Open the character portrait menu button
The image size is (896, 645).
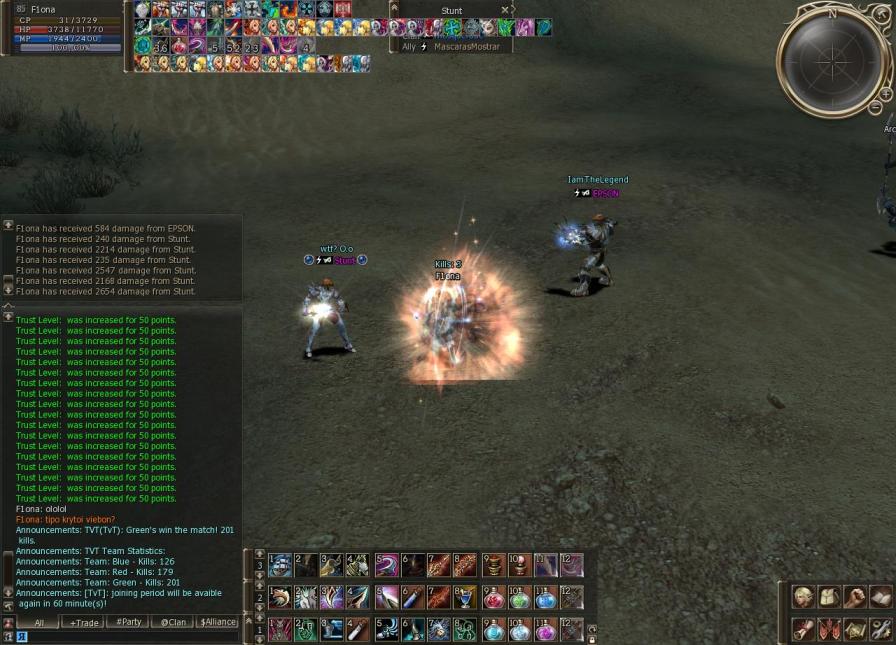(802, 597)
